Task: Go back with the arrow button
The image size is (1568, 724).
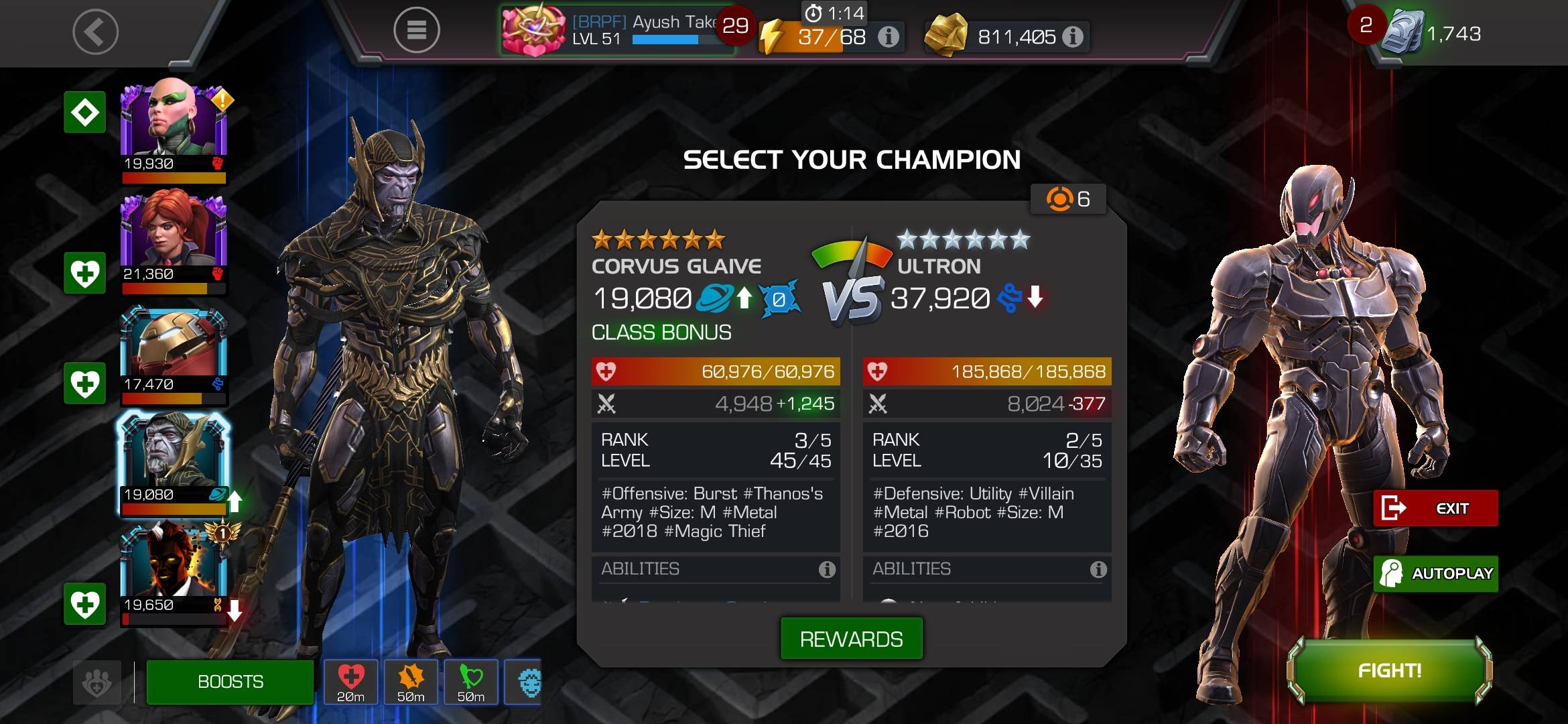Action: point(95,32)
